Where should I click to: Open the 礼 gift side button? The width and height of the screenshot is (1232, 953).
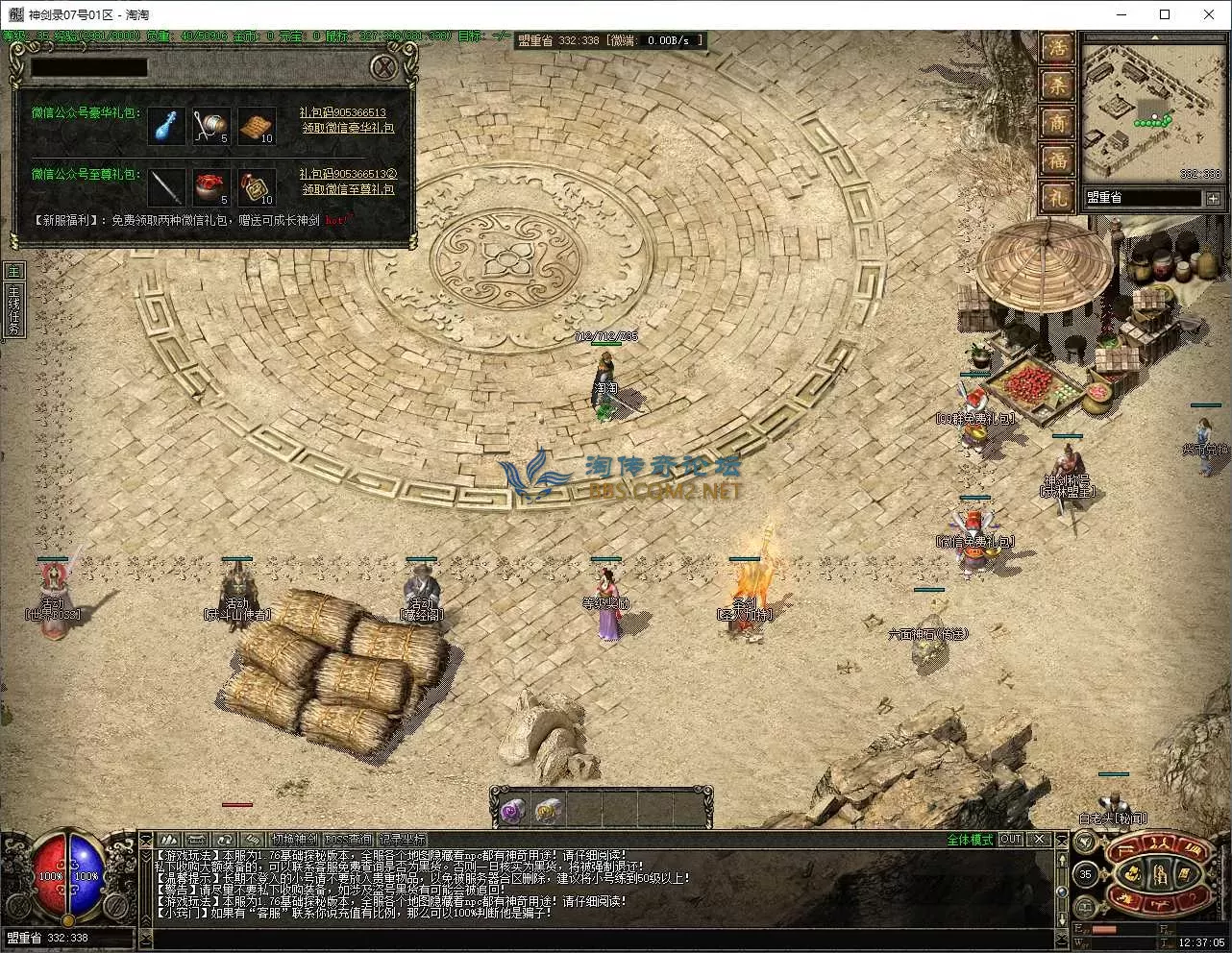point(1057,198)
